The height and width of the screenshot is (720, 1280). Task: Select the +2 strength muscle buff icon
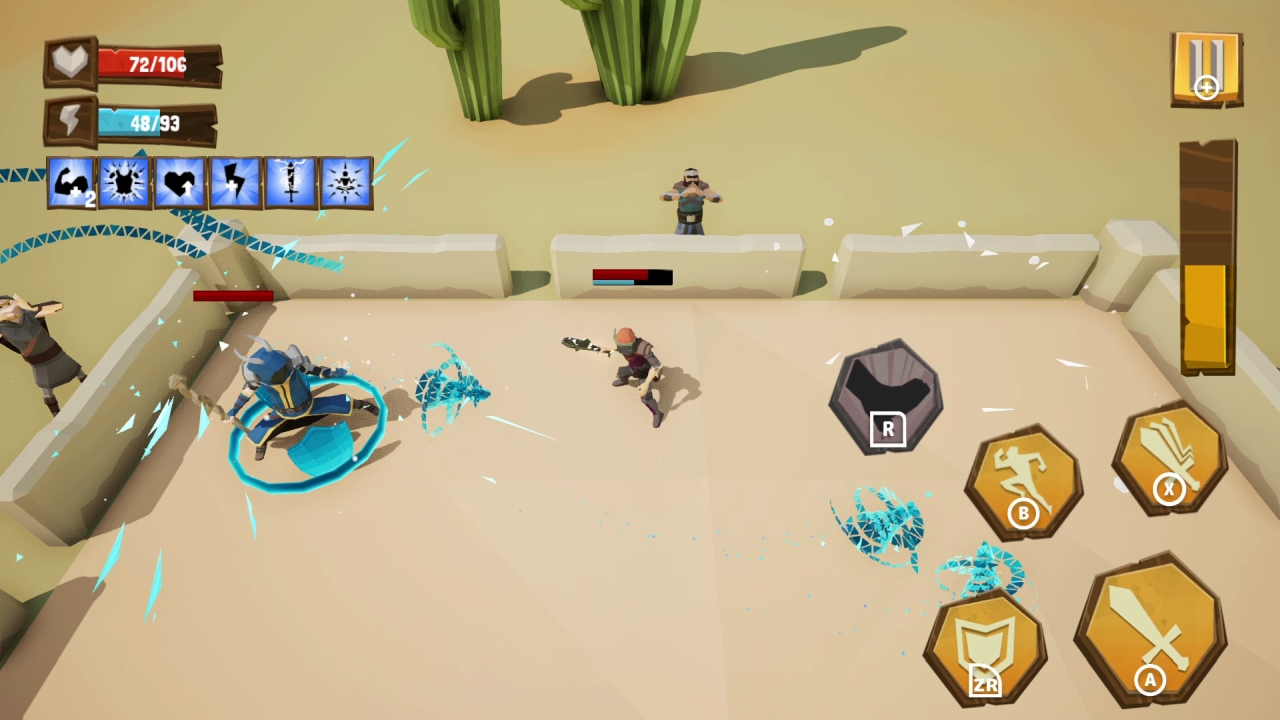pos(70,181)
